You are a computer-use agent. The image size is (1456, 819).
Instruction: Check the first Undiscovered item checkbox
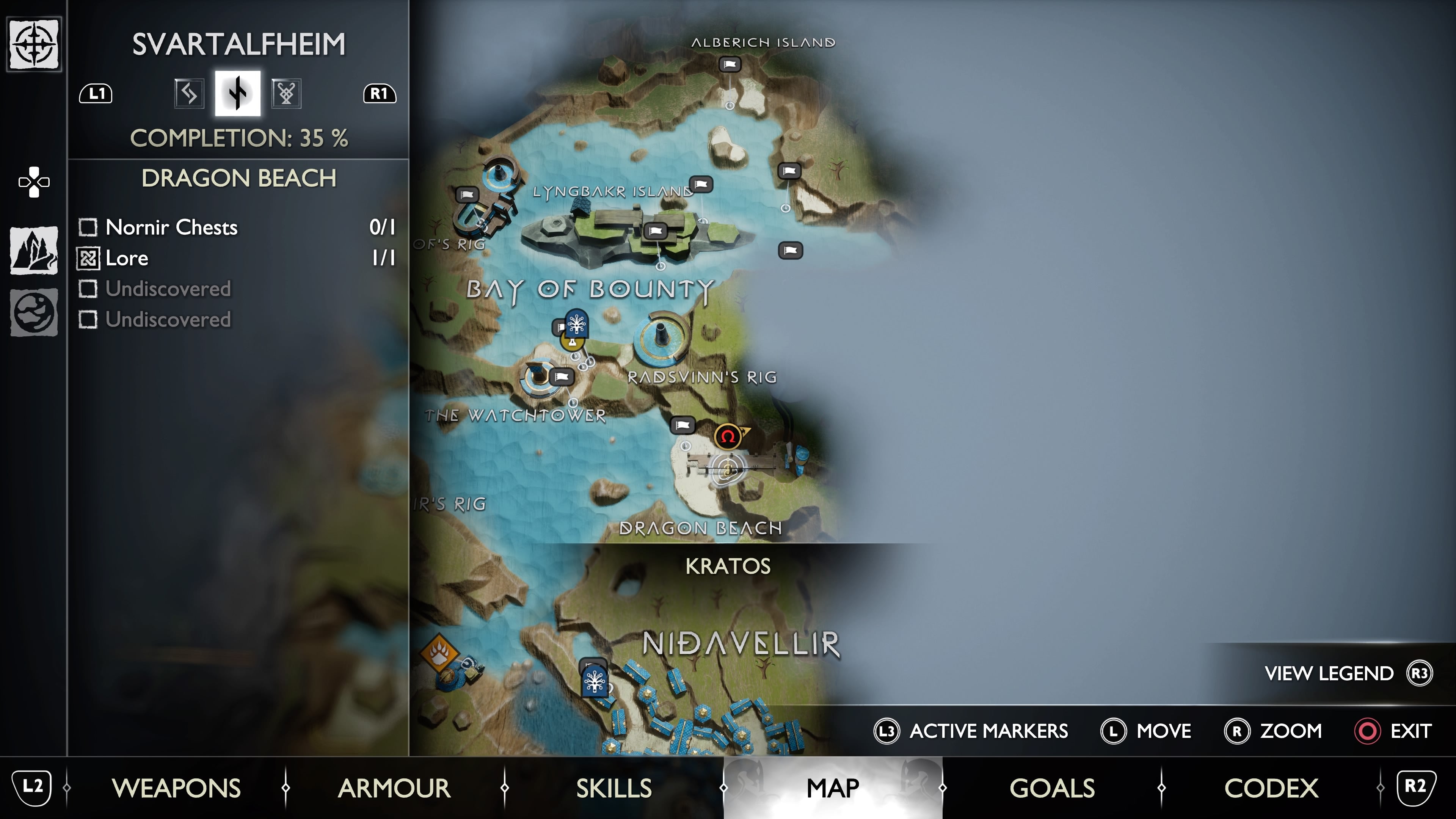88,289
